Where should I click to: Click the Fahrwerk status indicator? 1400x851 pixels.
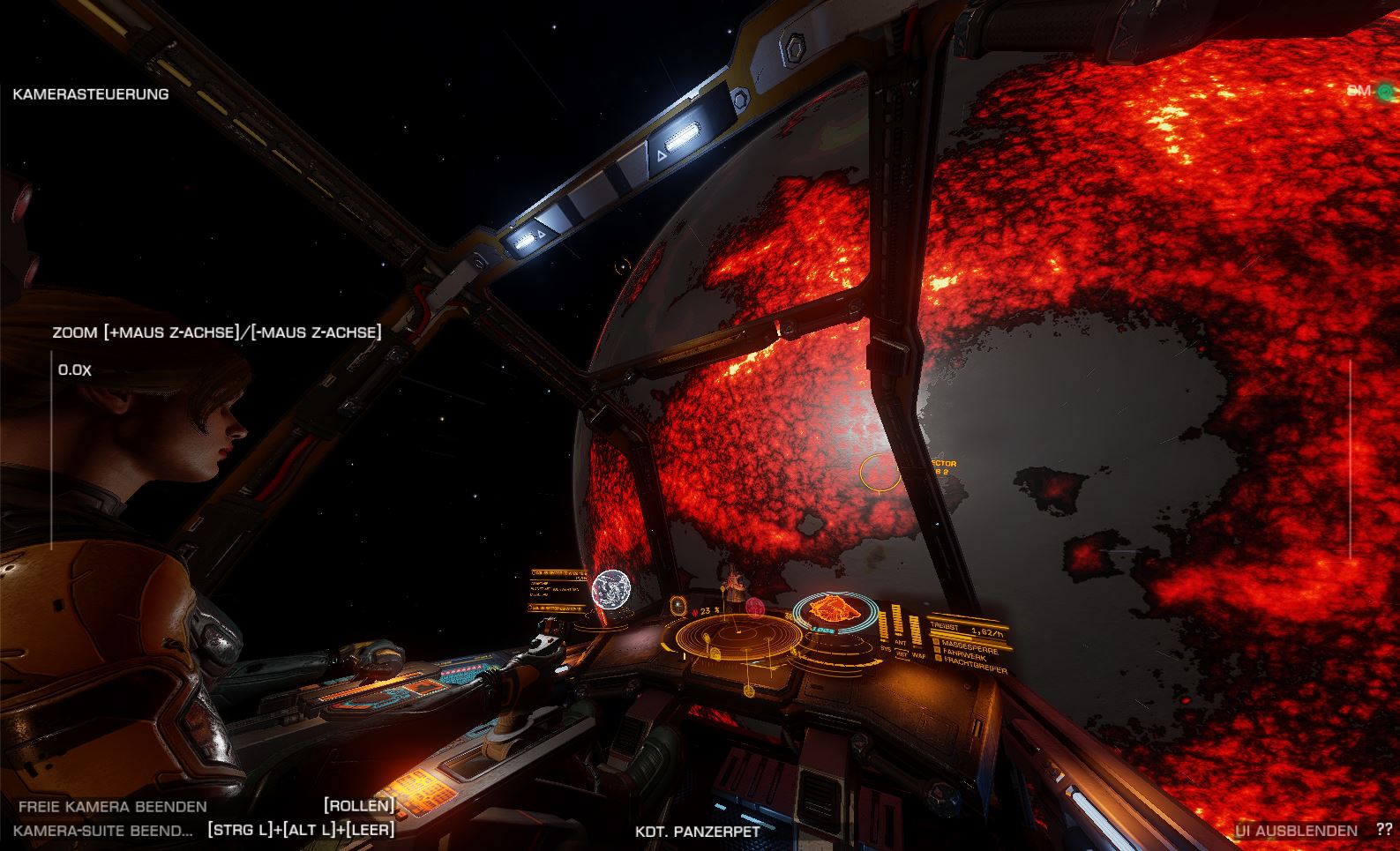click(x=967, y=652)
